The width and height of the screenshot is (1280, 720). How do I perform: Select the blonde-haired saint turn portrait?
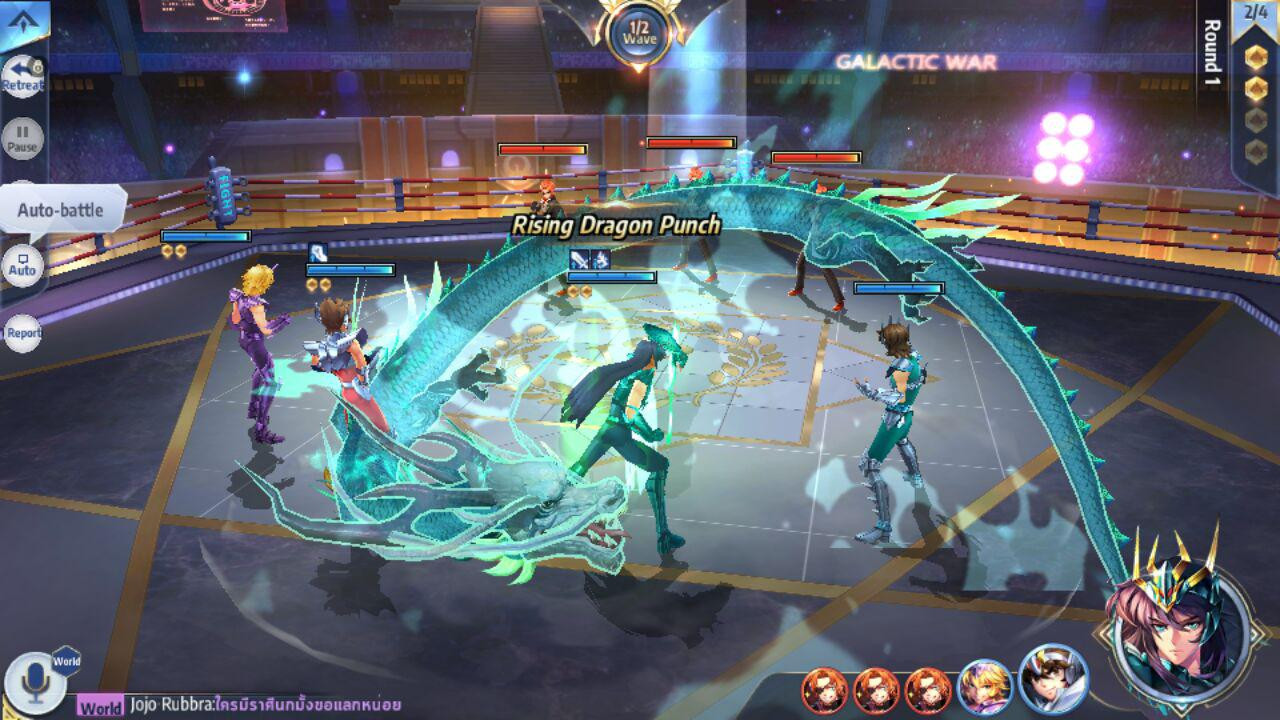(984, 689)
